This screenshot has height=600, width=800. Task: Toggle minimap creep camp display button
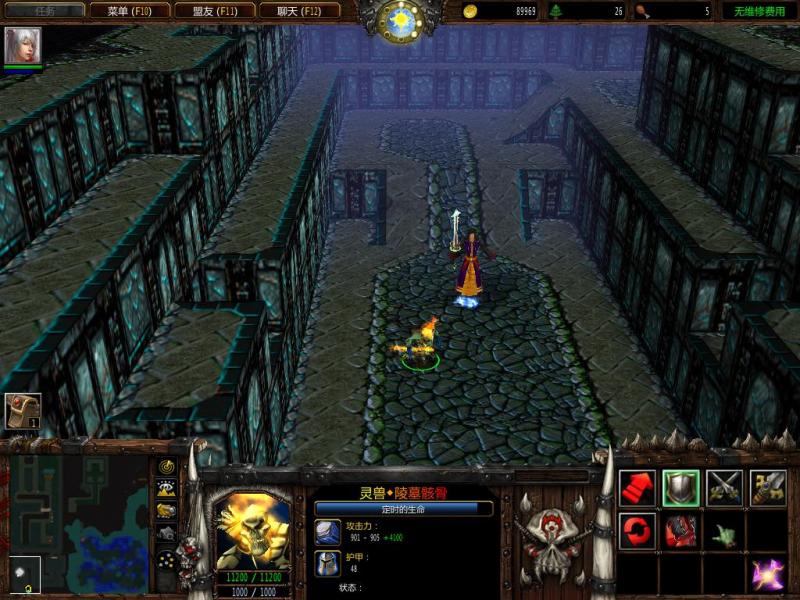(x=167, y=533)
